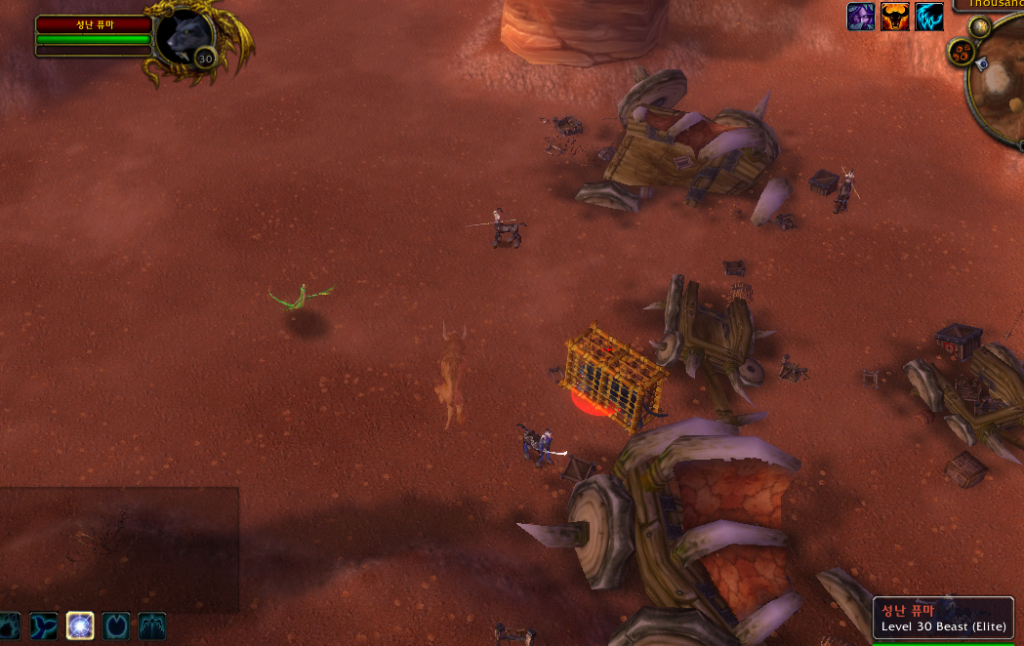Open the tracking button with orange paw prints

(x=962, y=51)
